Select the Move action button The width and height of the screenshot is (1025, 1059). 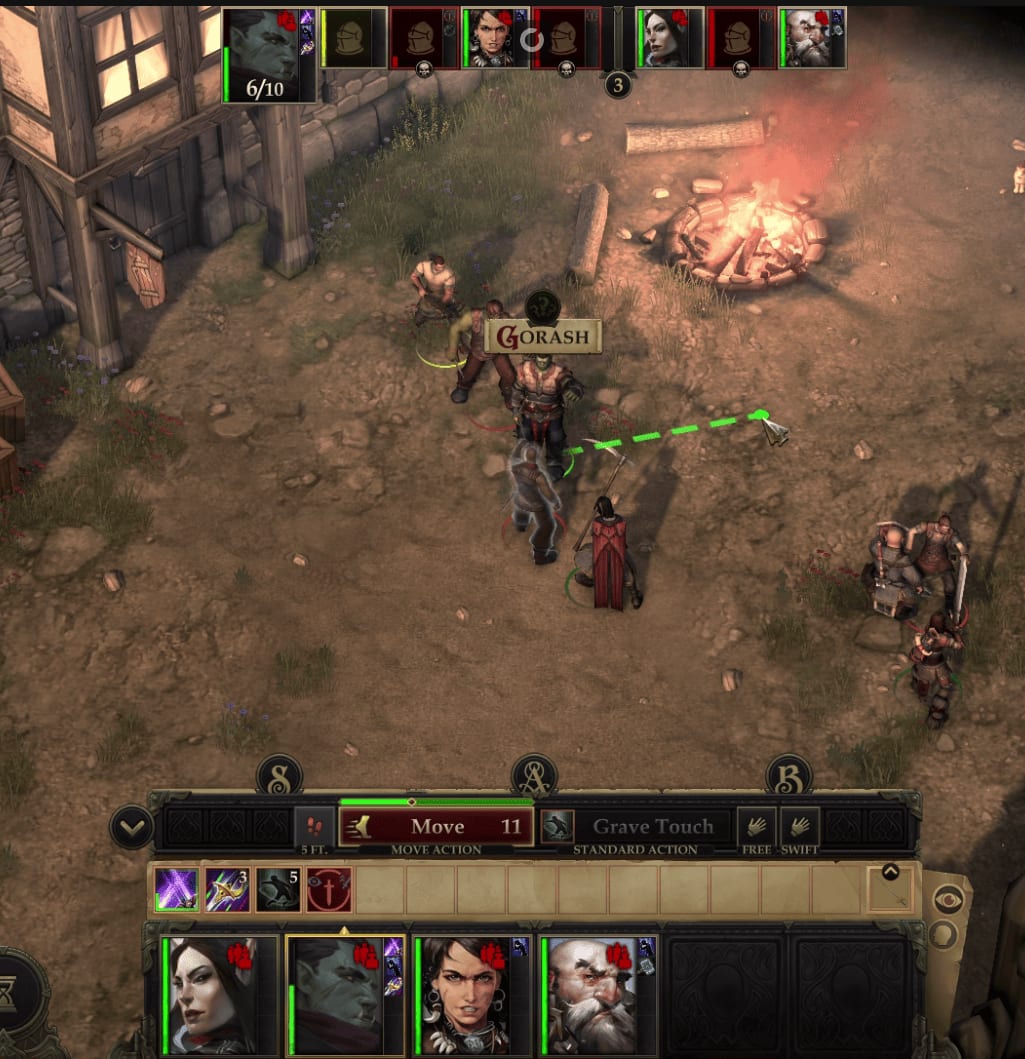435,827
